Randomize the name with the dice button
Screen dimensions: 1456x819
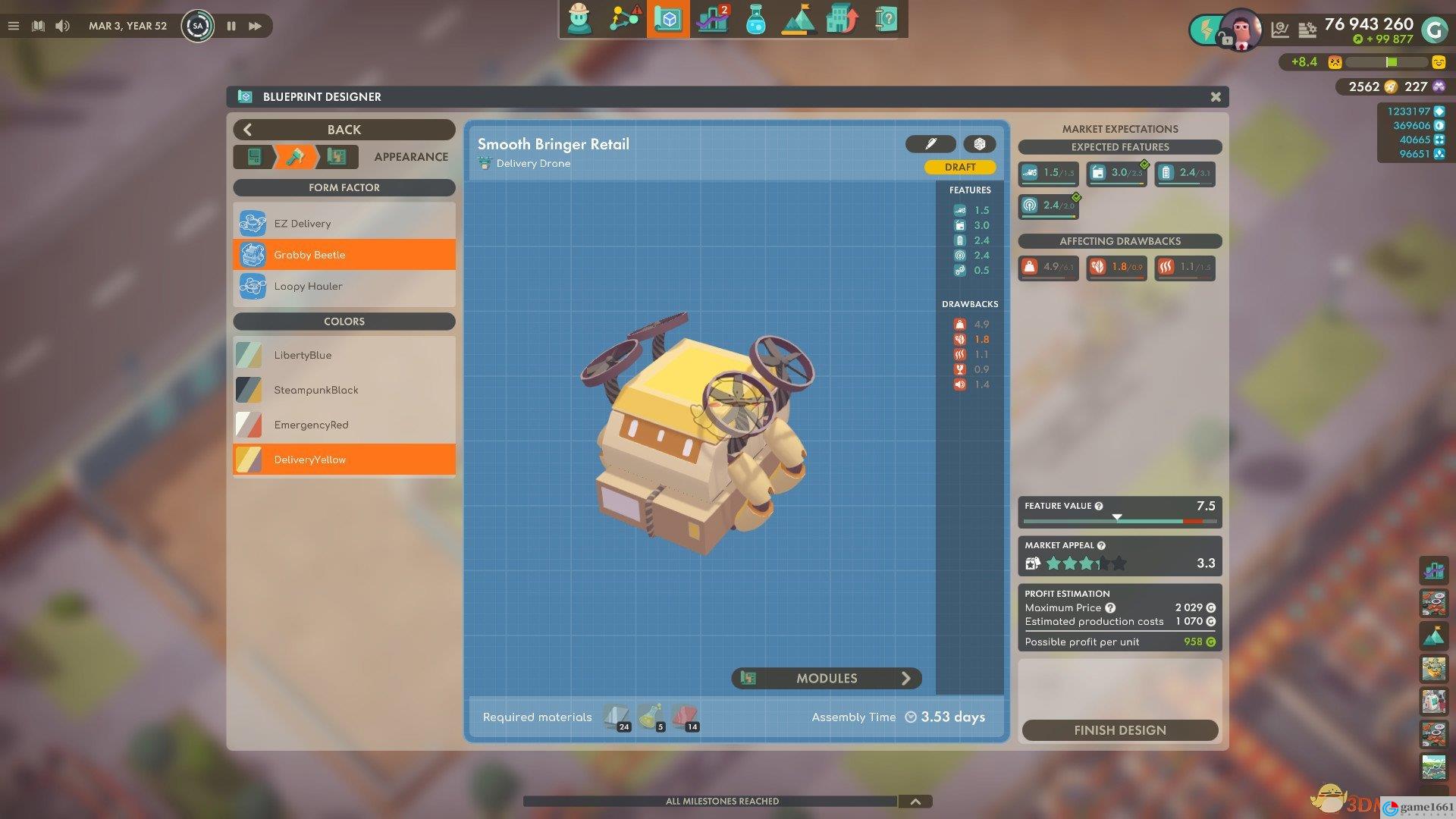click(x=979, y=144)
